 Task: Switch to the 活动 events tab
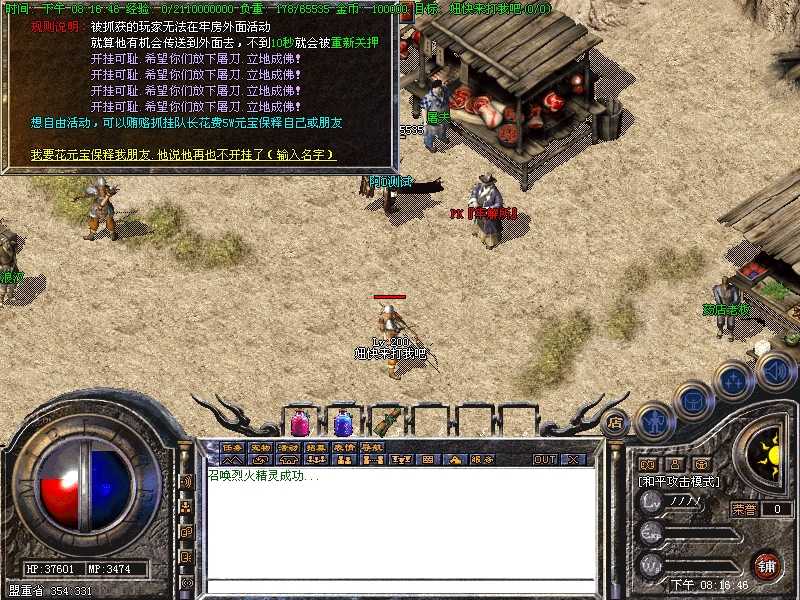[x=289, y=447]
